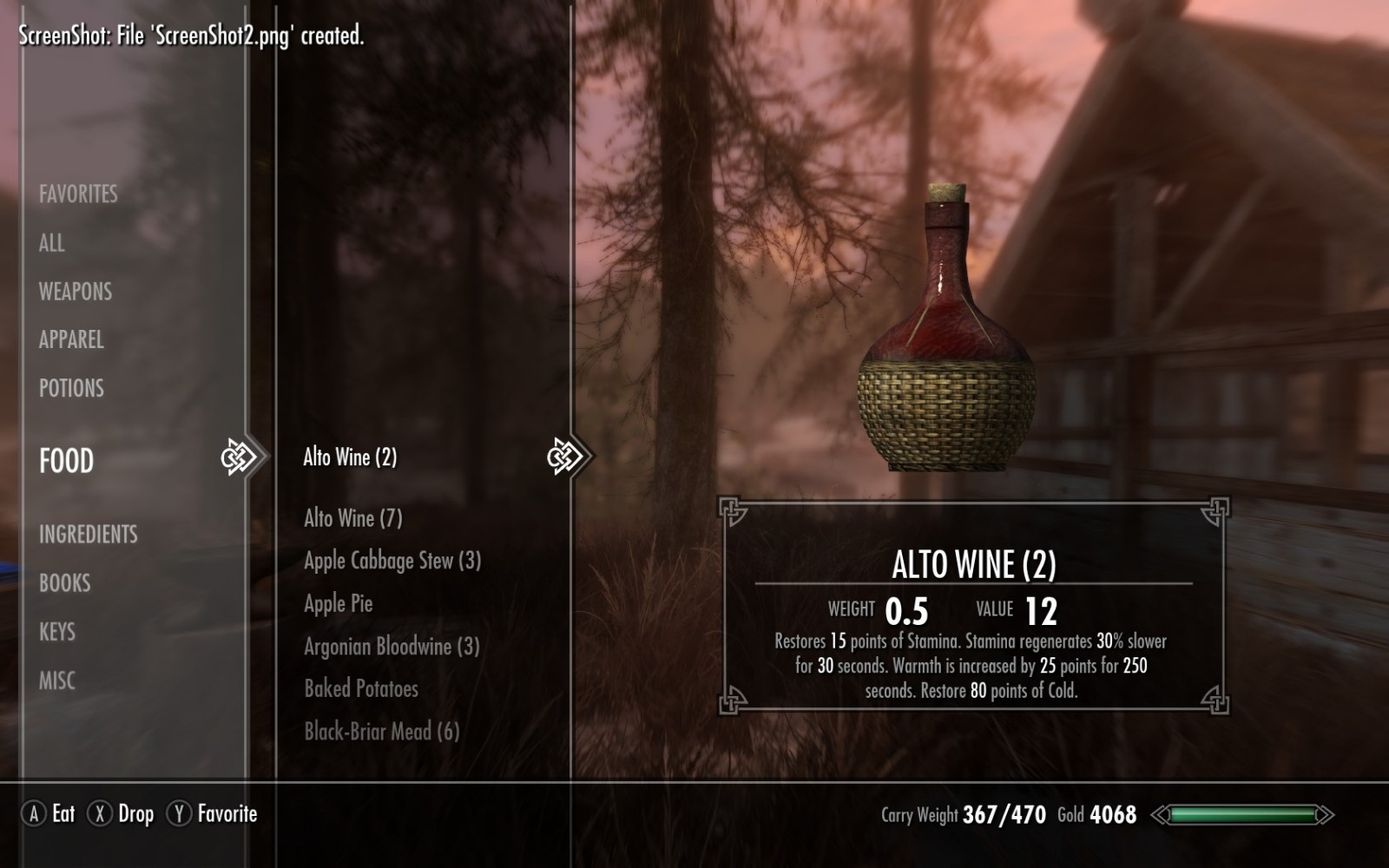Switch to the Weapons category
The image size is (1389, 868).
[x=76, y=292]
